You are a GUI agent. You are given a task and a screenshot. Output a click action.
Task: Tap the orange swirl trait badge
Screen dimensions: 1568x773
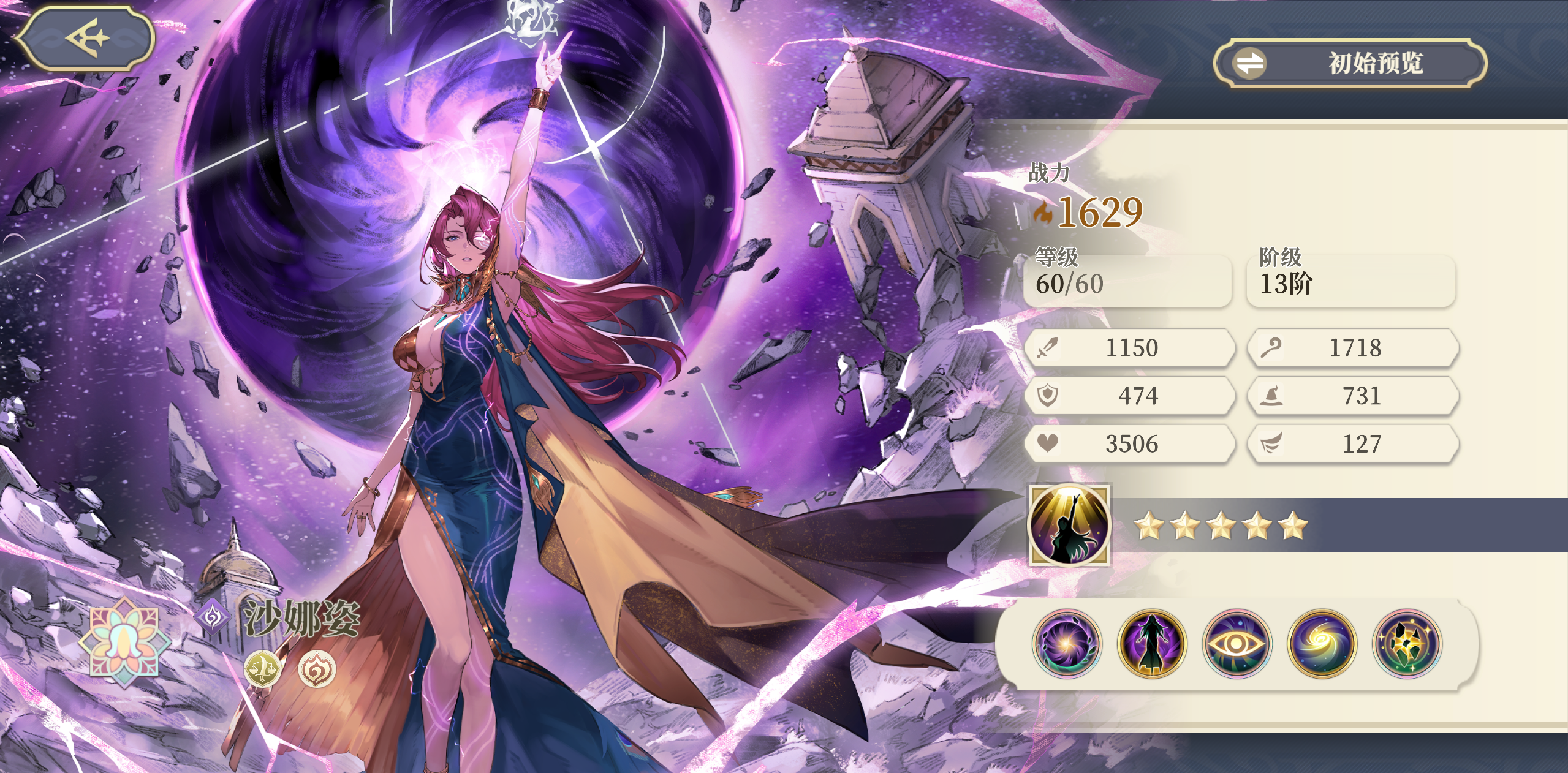(x=317, y=668)
